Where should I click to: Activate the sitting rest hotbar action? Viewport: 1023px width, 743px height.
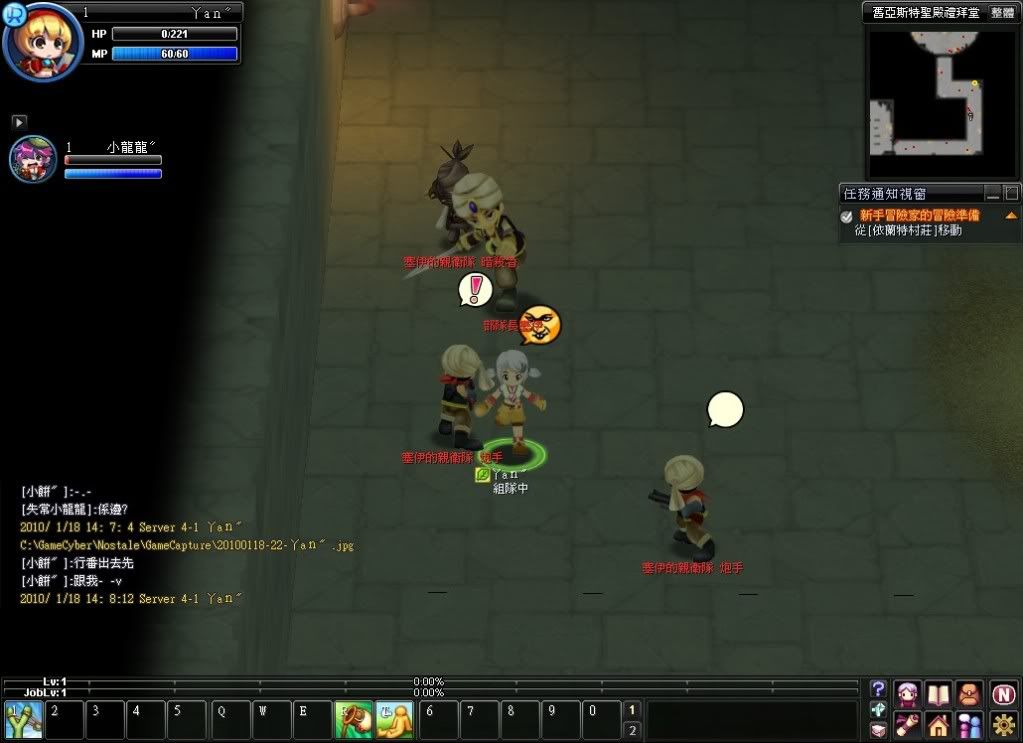click(x=394, y=719)
